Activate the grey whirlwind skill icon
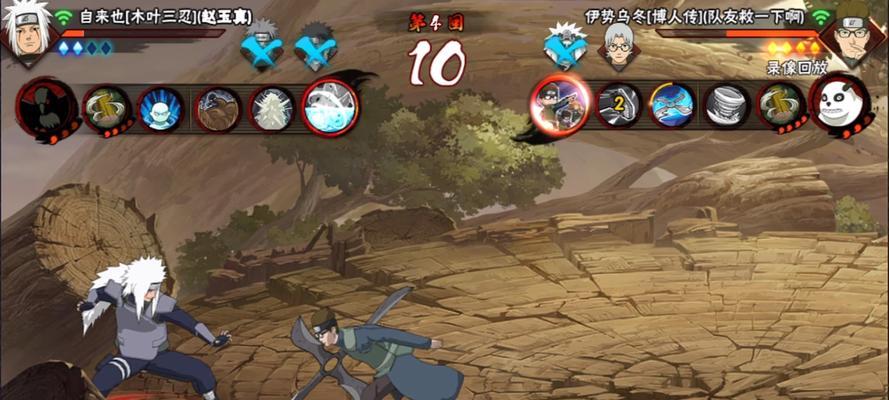The width and height of the screenshot is (889, 400). click(726, 105)
